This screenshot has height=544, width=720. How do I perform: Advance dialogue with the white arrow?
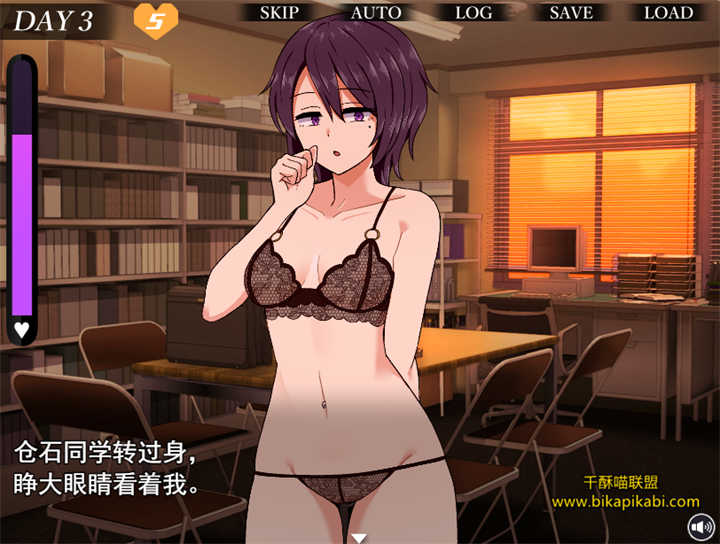tap(359, 538)
